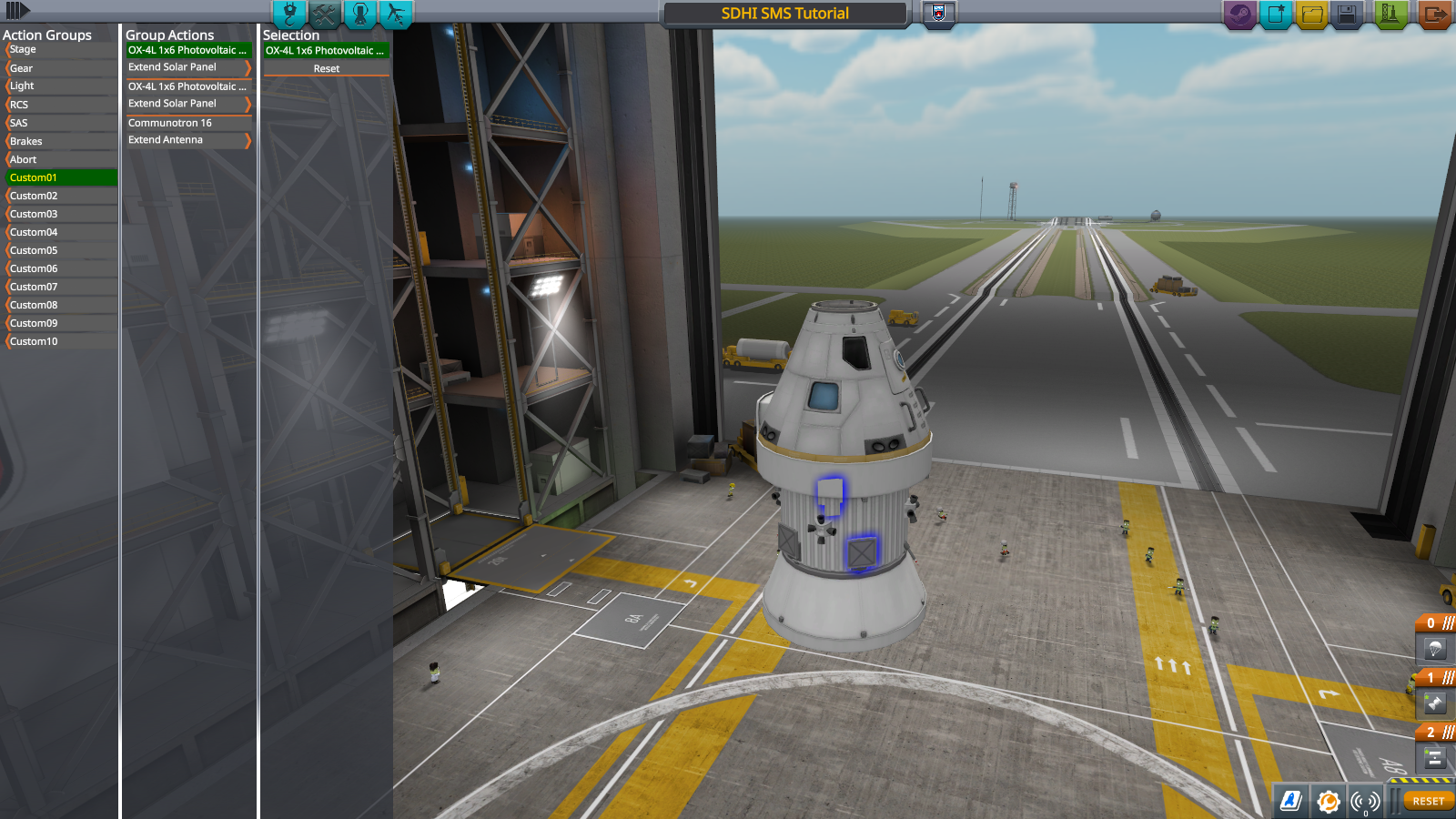Viewport: 1456px width, 819px height.
Task: Open the Steam Workshop button
Action: point(1239,15)
